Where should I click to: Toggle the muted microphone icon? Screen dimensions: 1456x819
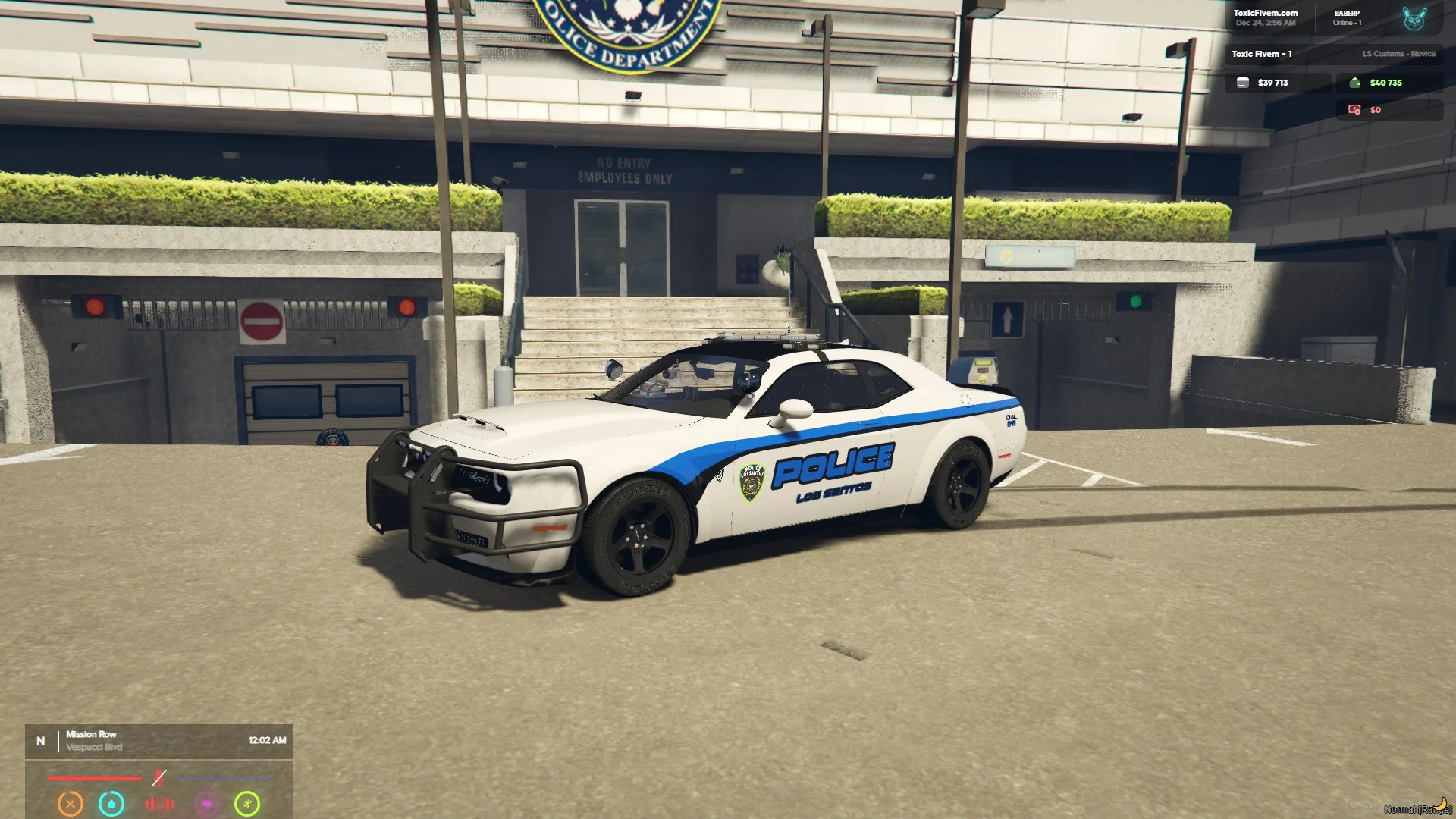[158, 778]
